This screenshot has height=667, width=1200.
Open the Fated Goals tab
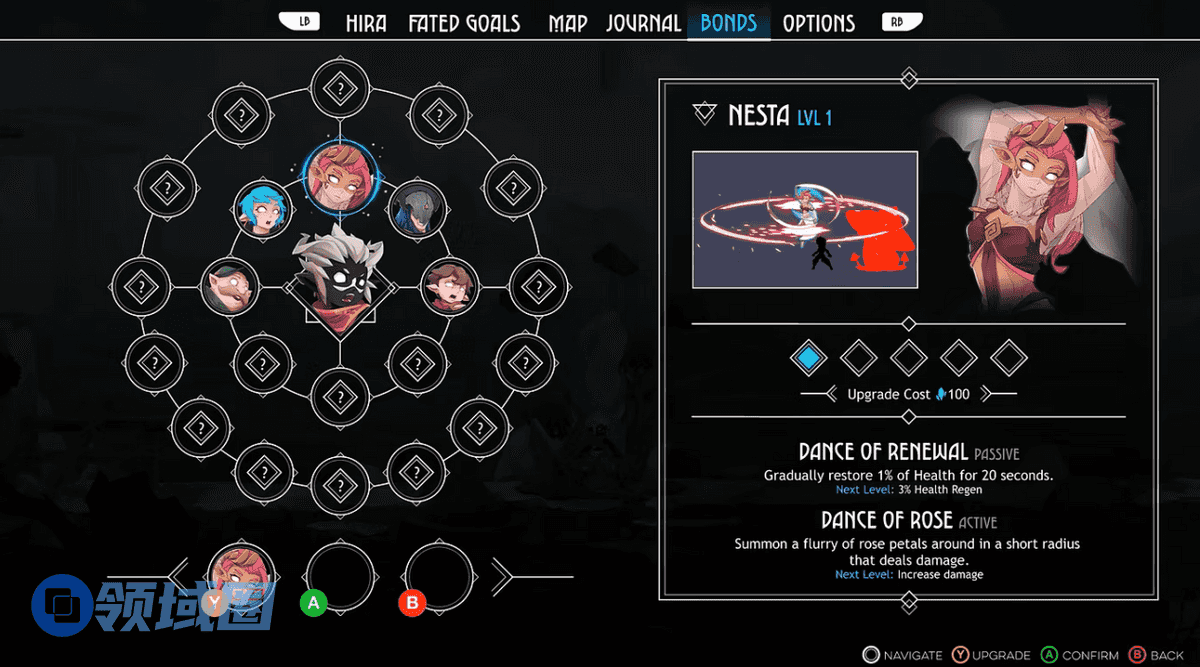464,23
